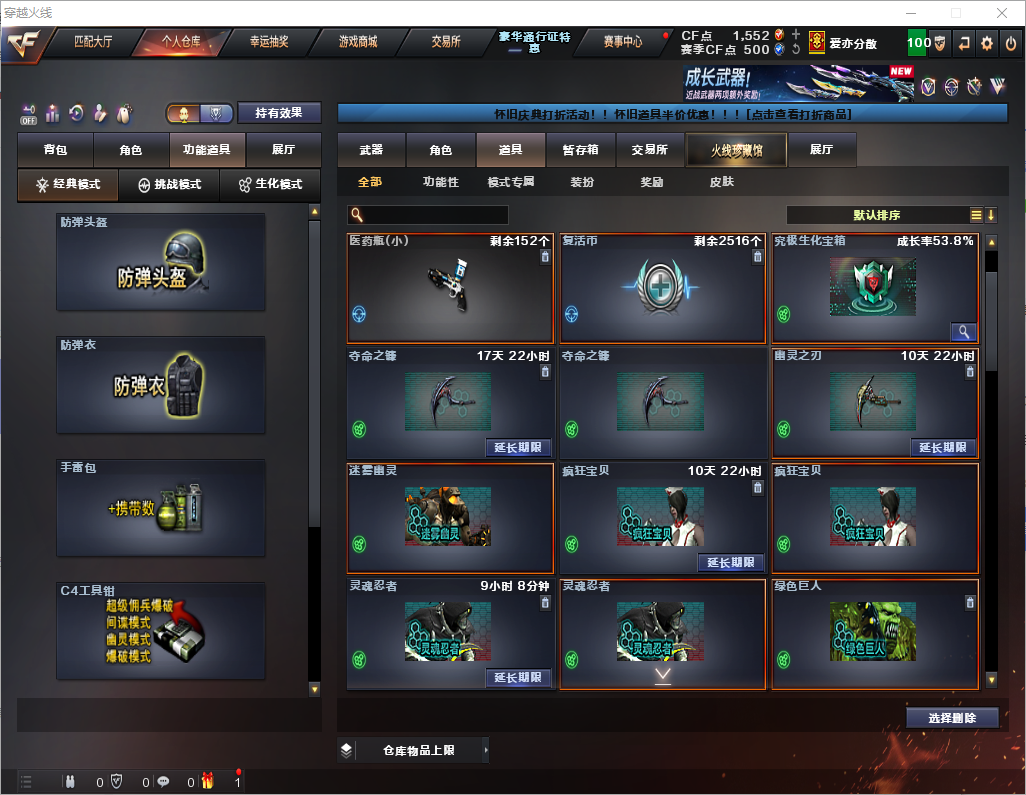Select the 挑战模式 mode tab
The width and height of the screenshot is (1026, 795).
(x=169, y=185)
